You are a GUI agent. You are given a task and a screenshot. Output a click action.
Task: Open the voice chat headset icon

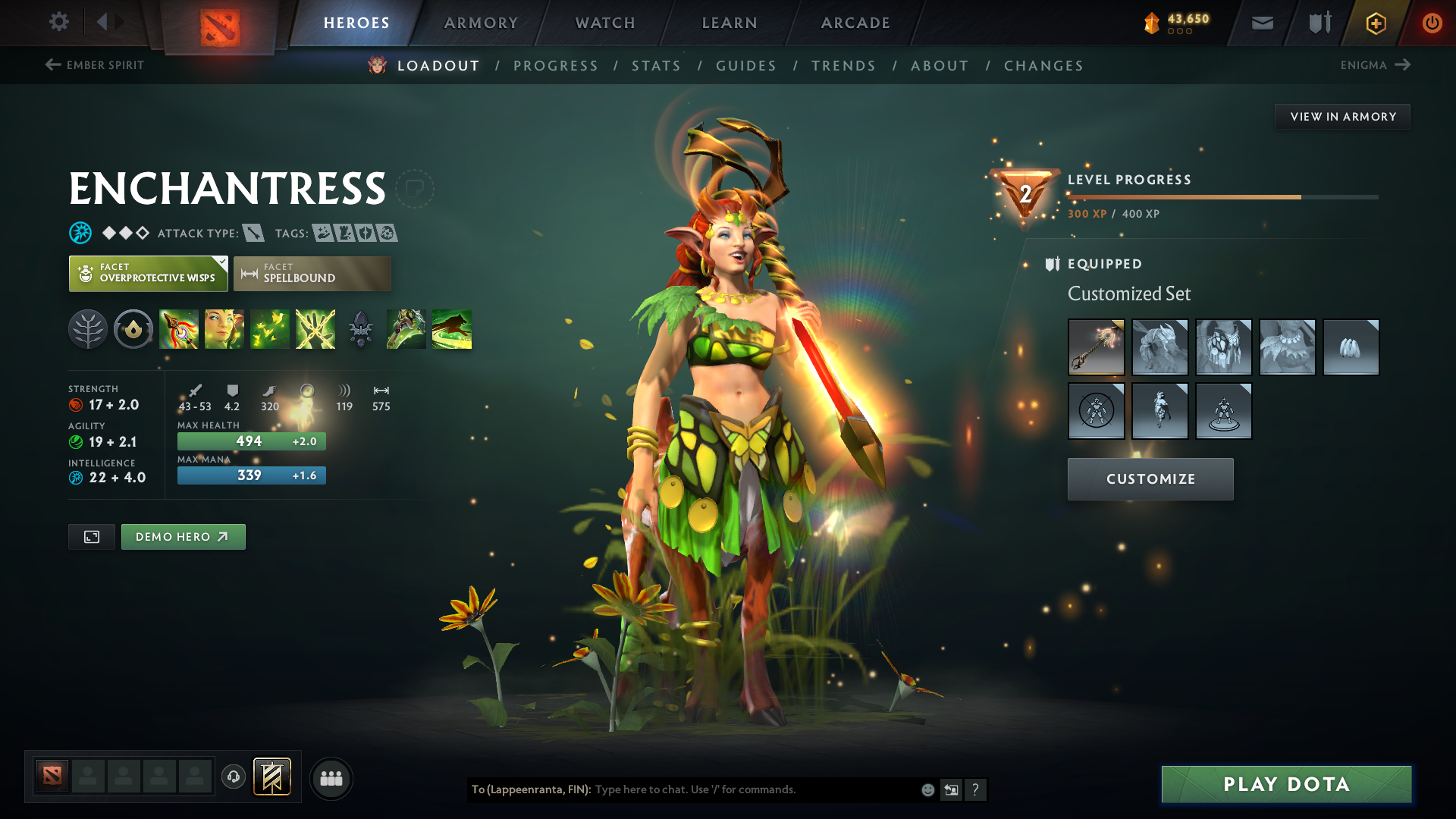point(233,778)
